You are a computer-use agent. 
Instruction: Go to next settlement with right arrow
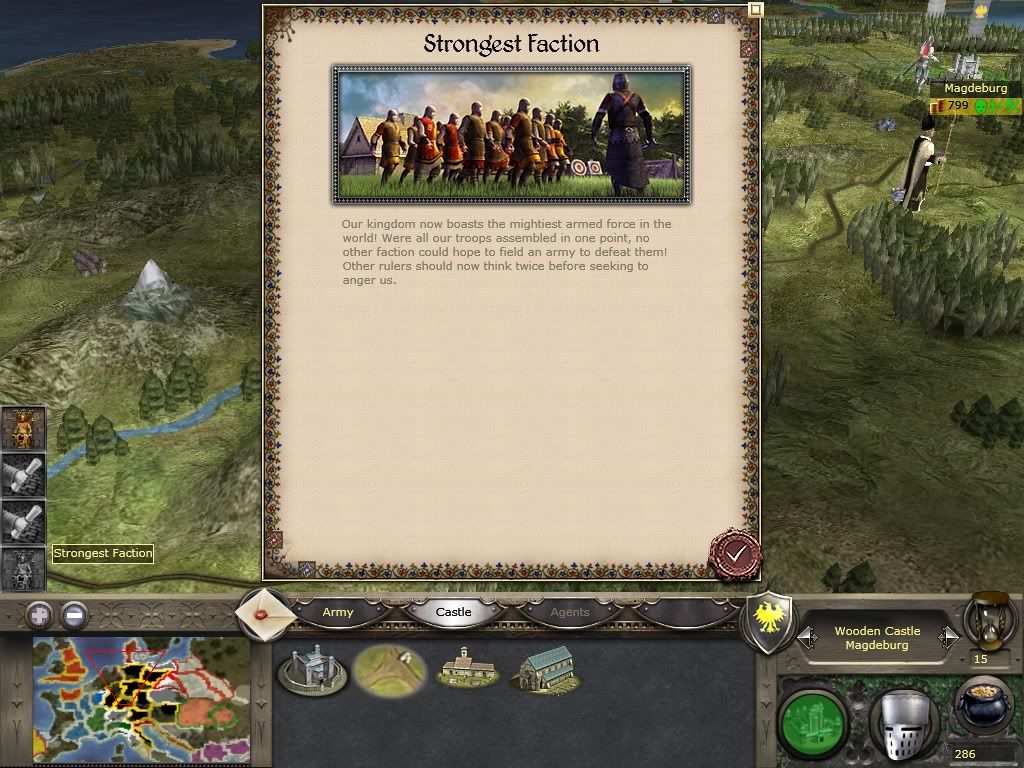click(x=948, y=637)
